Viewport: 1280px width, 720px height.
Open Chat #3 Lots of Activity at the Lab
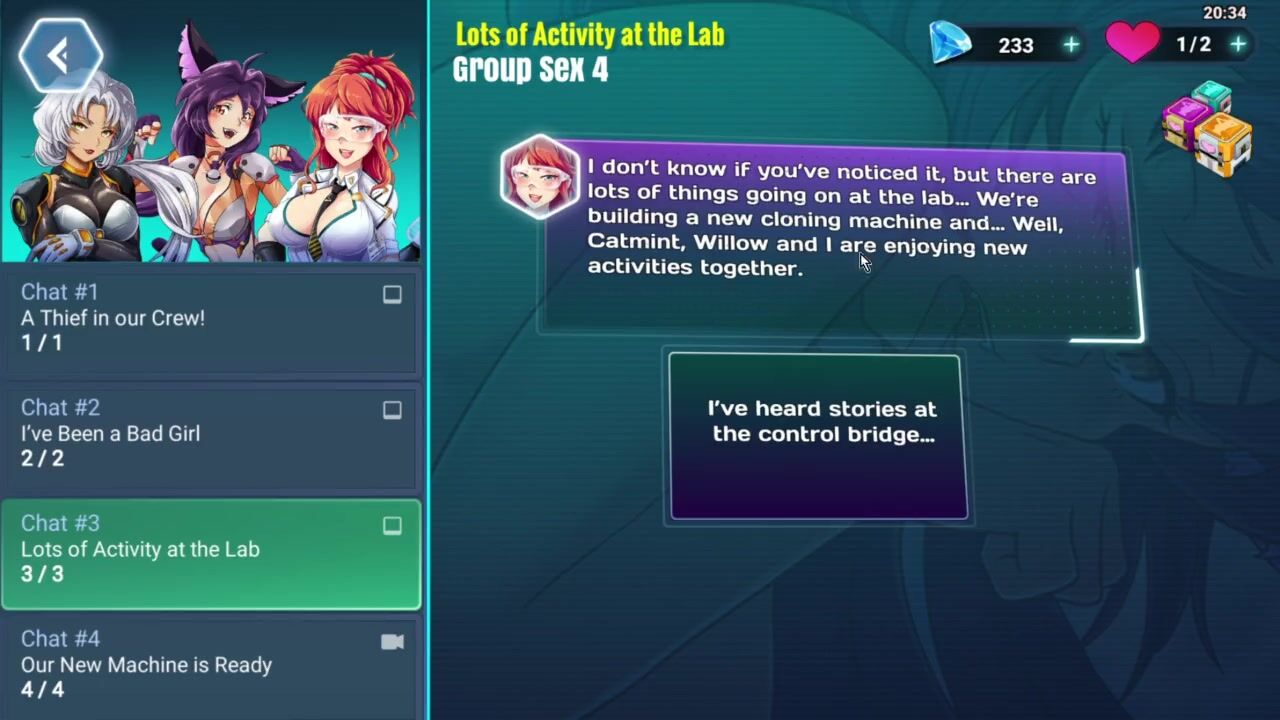pyautogui.click(x=210, y=549)
